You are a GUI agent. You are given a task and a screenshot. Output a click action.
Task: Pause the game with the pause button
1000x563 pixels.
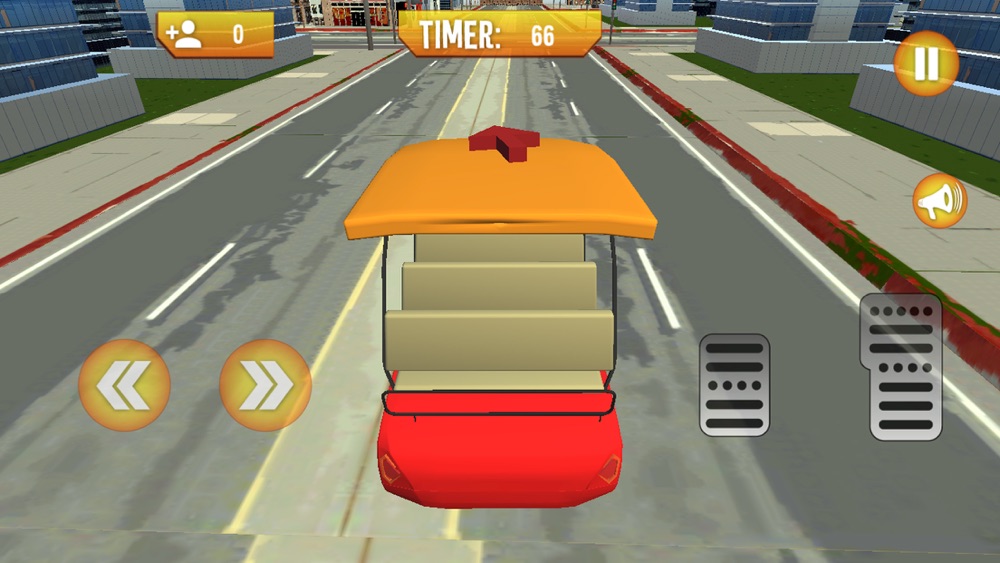[x=926, y=64]
